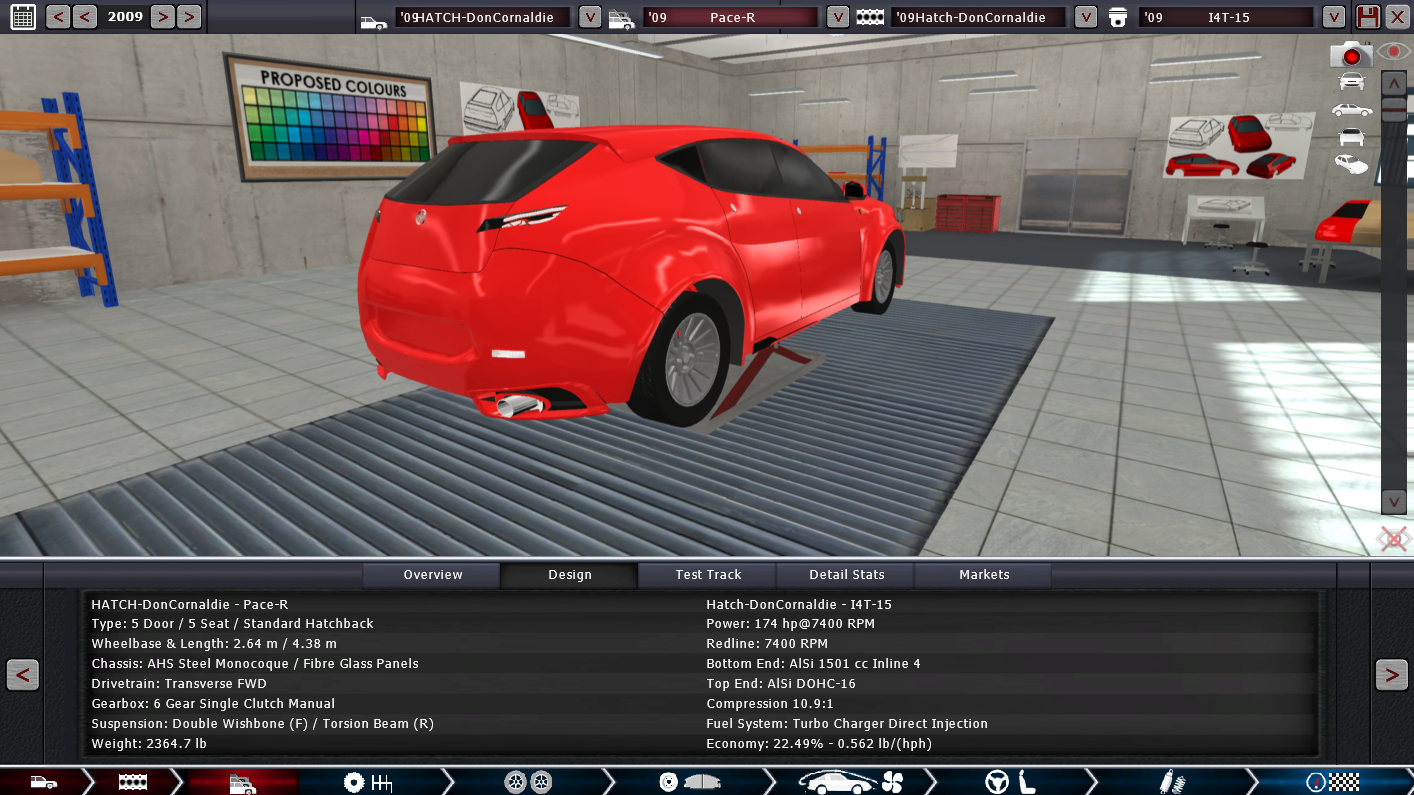1414x795 pixels.
Task: Close the designer with the X button
Action: click(1397, 17)
